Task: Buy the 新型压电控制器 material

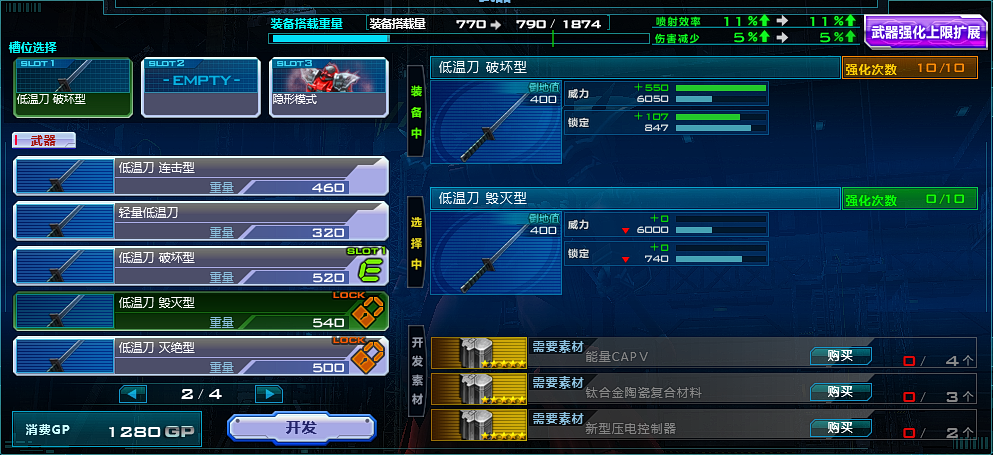Action: click(x=840, y=427)
